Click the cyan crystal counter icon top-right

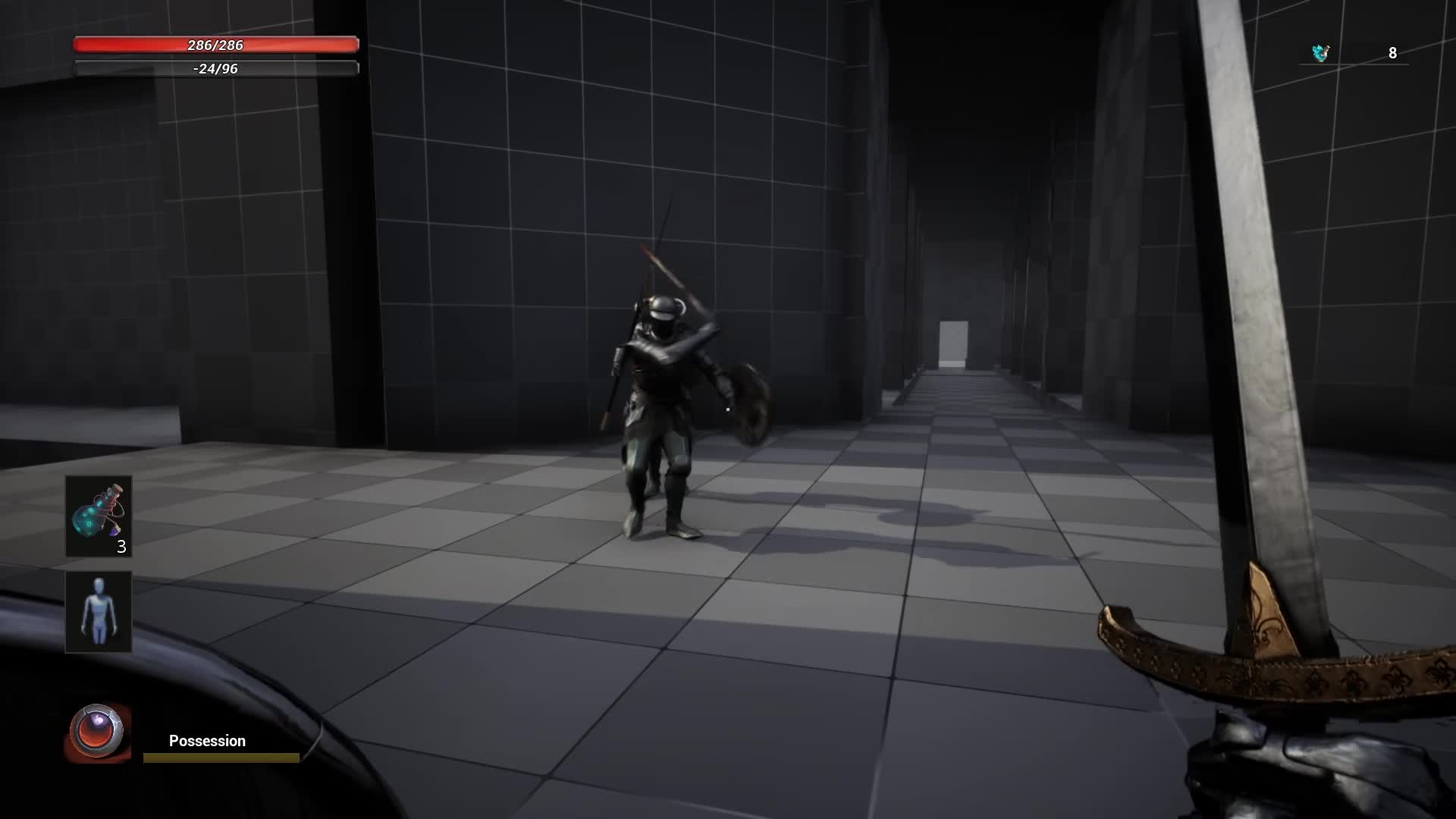[1318, 52]
